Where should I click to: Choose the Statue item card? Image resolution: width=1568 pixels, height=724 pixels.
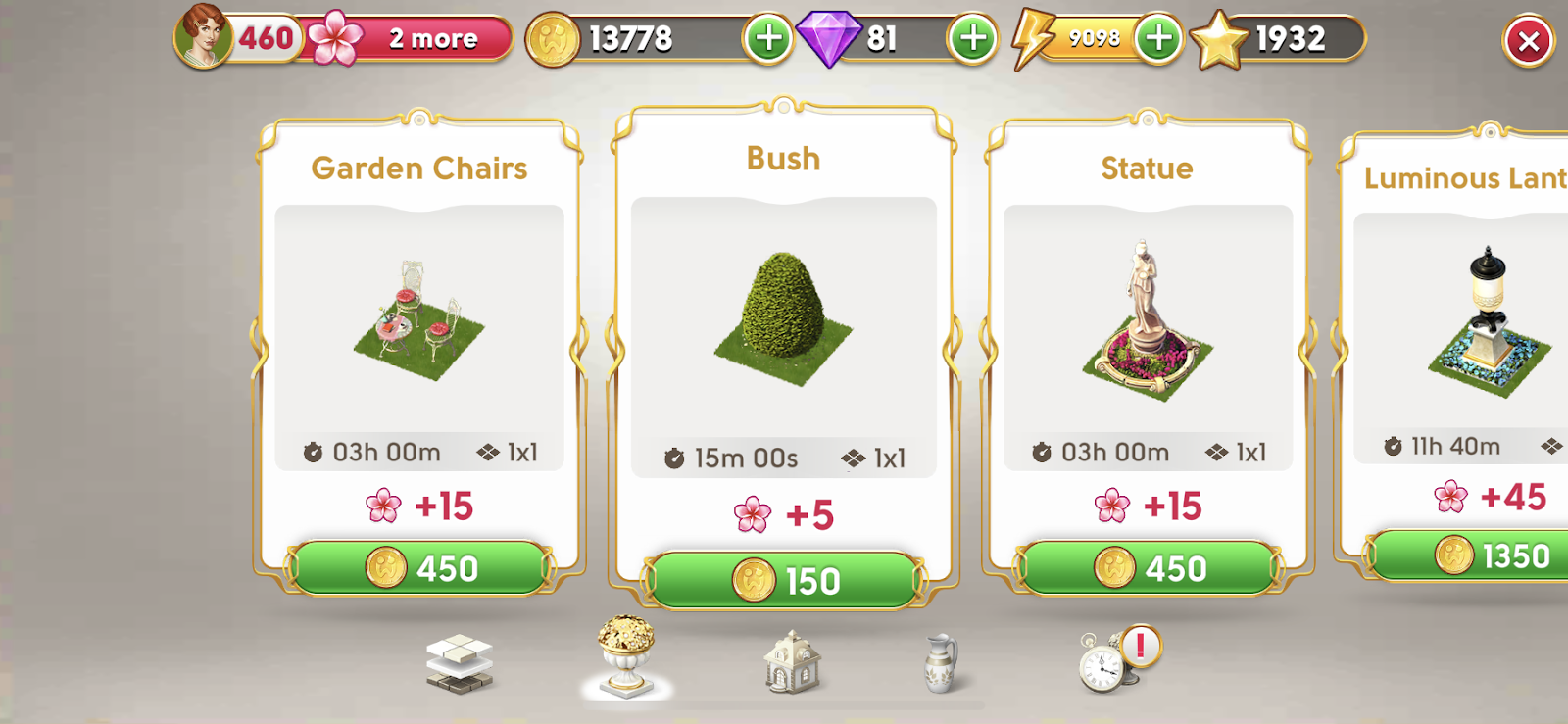tap(1148, 323)
